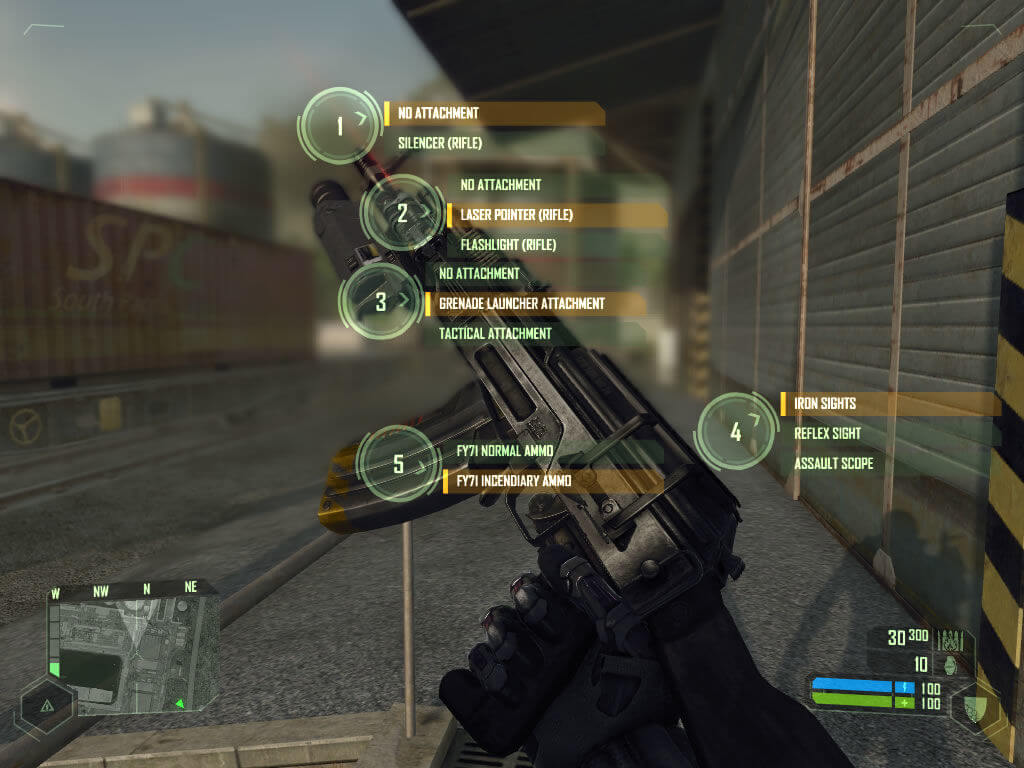Select FY71 Normal Ammo
Viewport: 1024px width, 768px height.
(x=505, y=451)
